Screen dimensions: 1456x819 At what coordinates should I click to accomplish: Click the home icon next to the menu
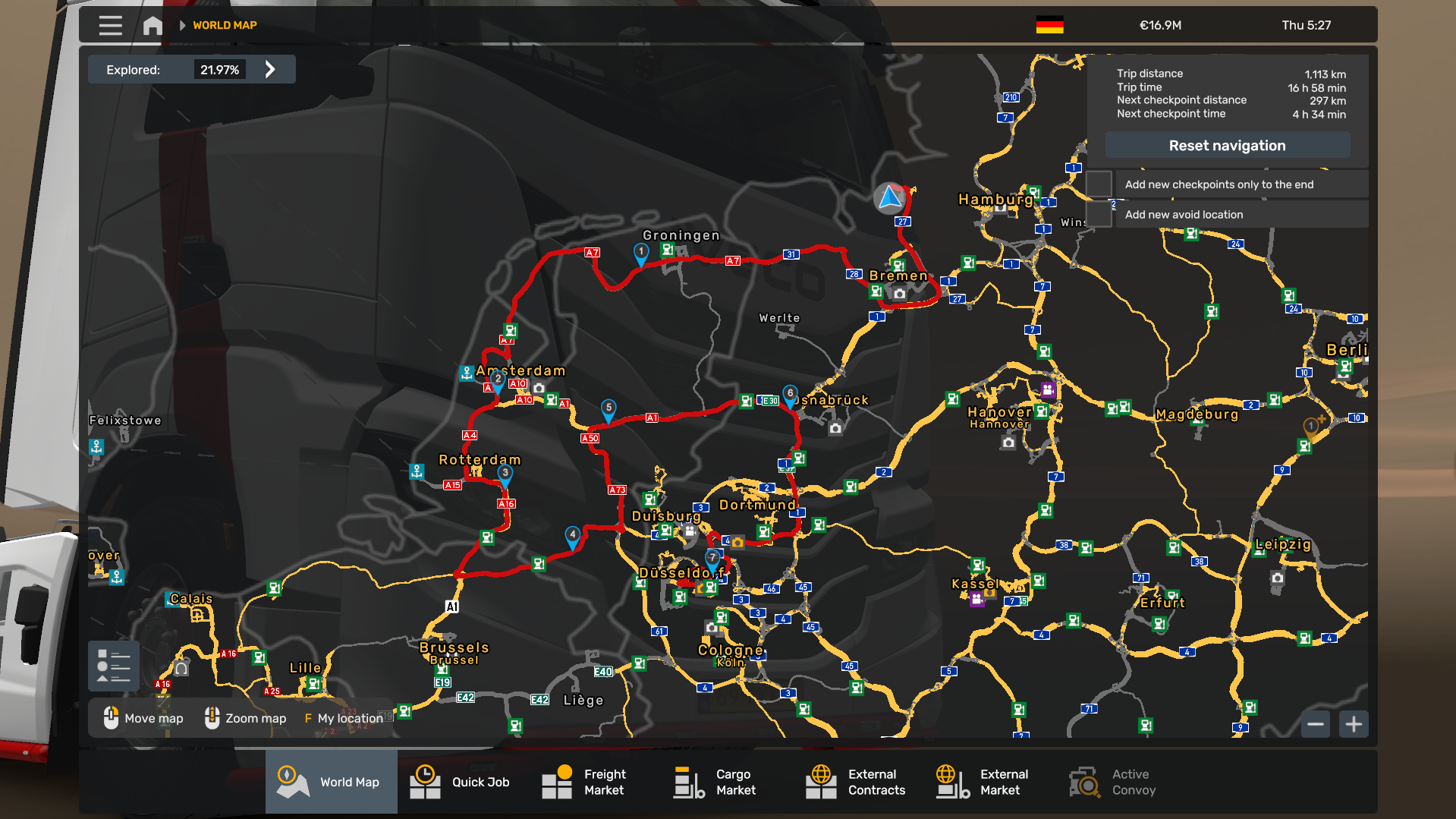[152, 25]
